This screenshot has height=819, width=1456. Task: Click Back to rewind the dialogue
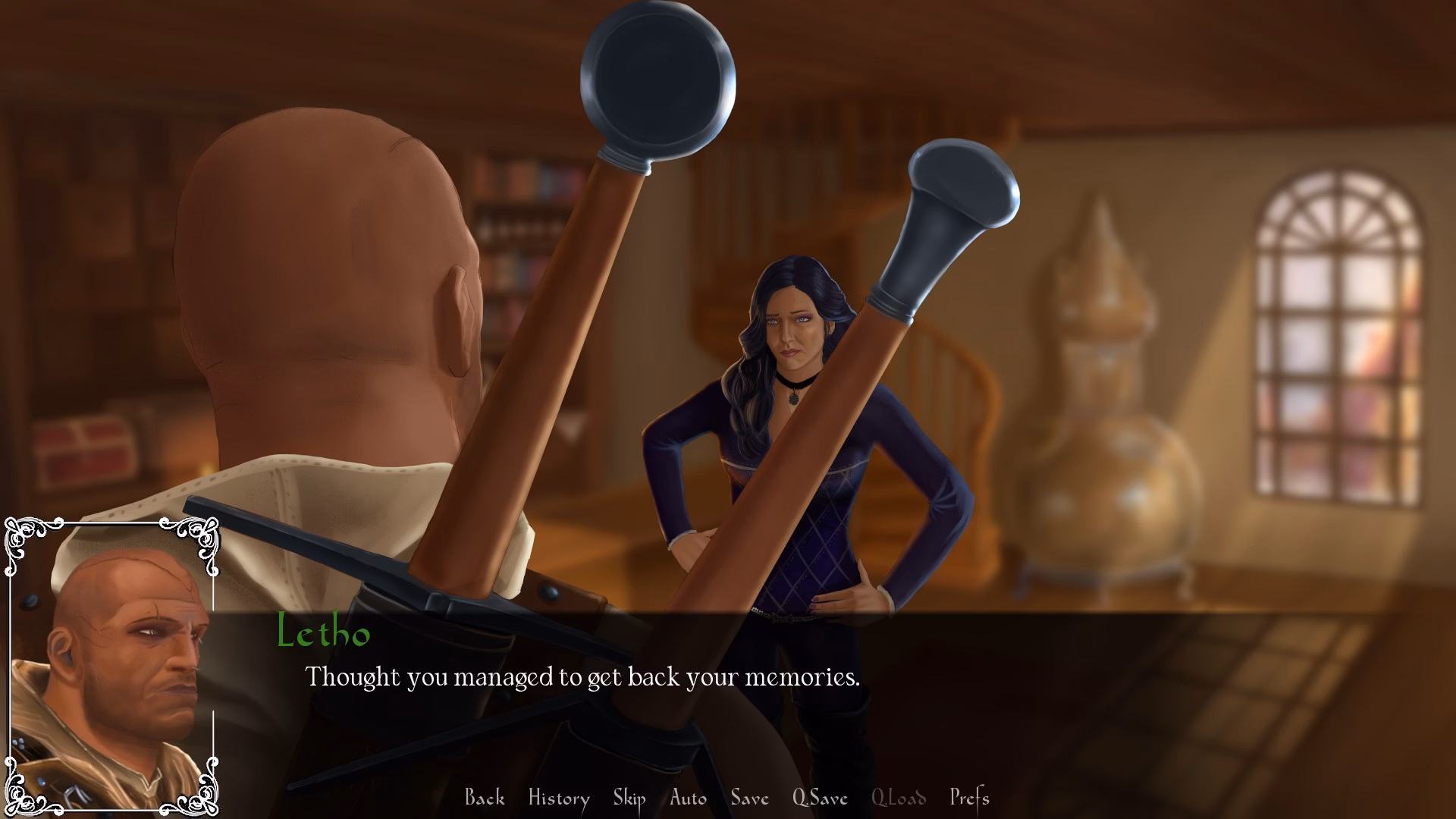click(x=485, y=798)
